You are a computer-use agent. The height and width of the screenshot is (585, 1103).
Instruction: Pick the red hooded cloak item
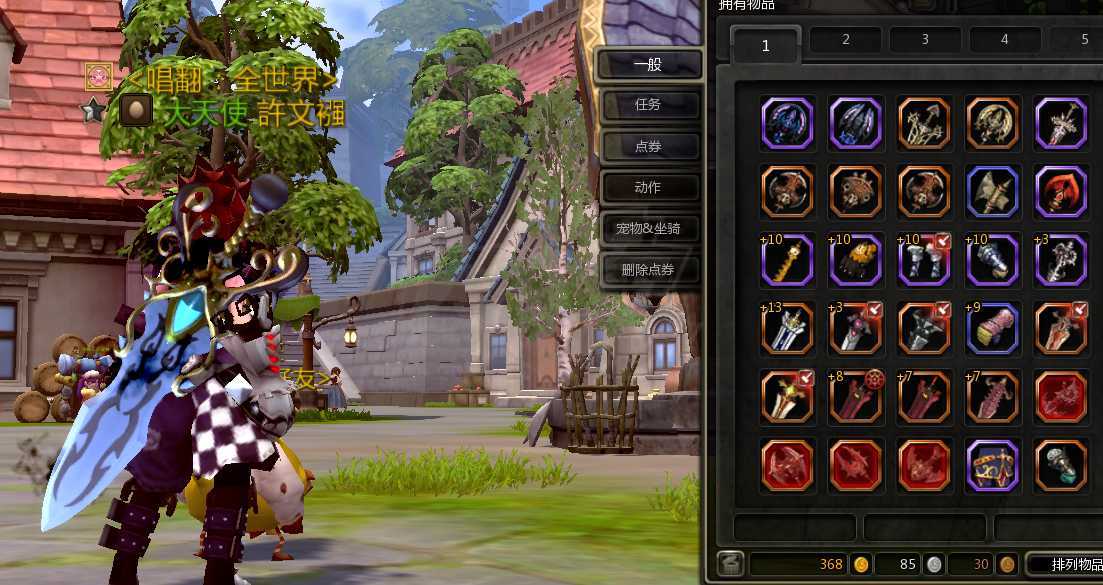click(1061, 191)
